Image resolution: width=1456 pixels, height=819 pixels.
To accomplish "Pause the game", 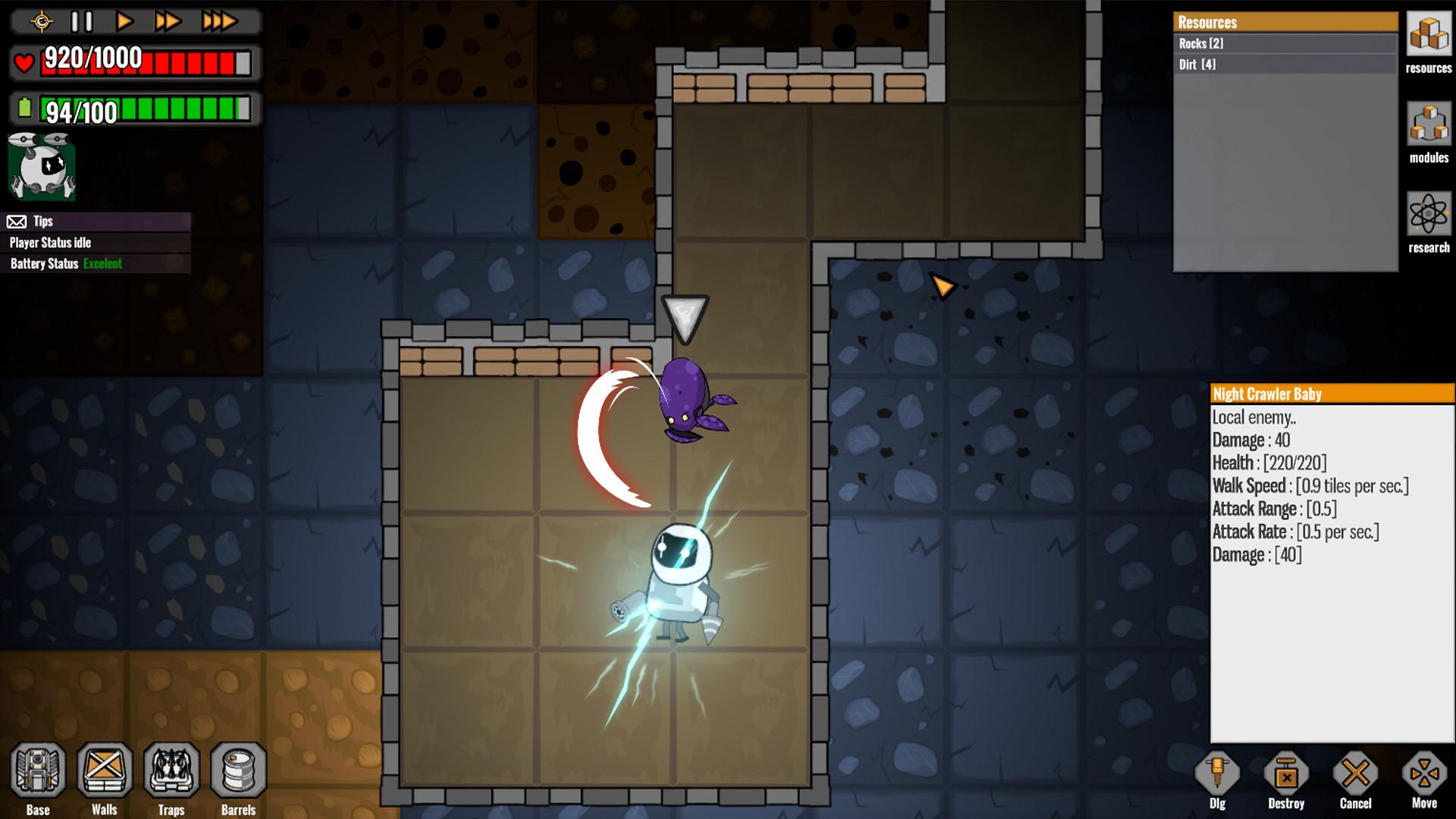I will click(x=82, y=21).
